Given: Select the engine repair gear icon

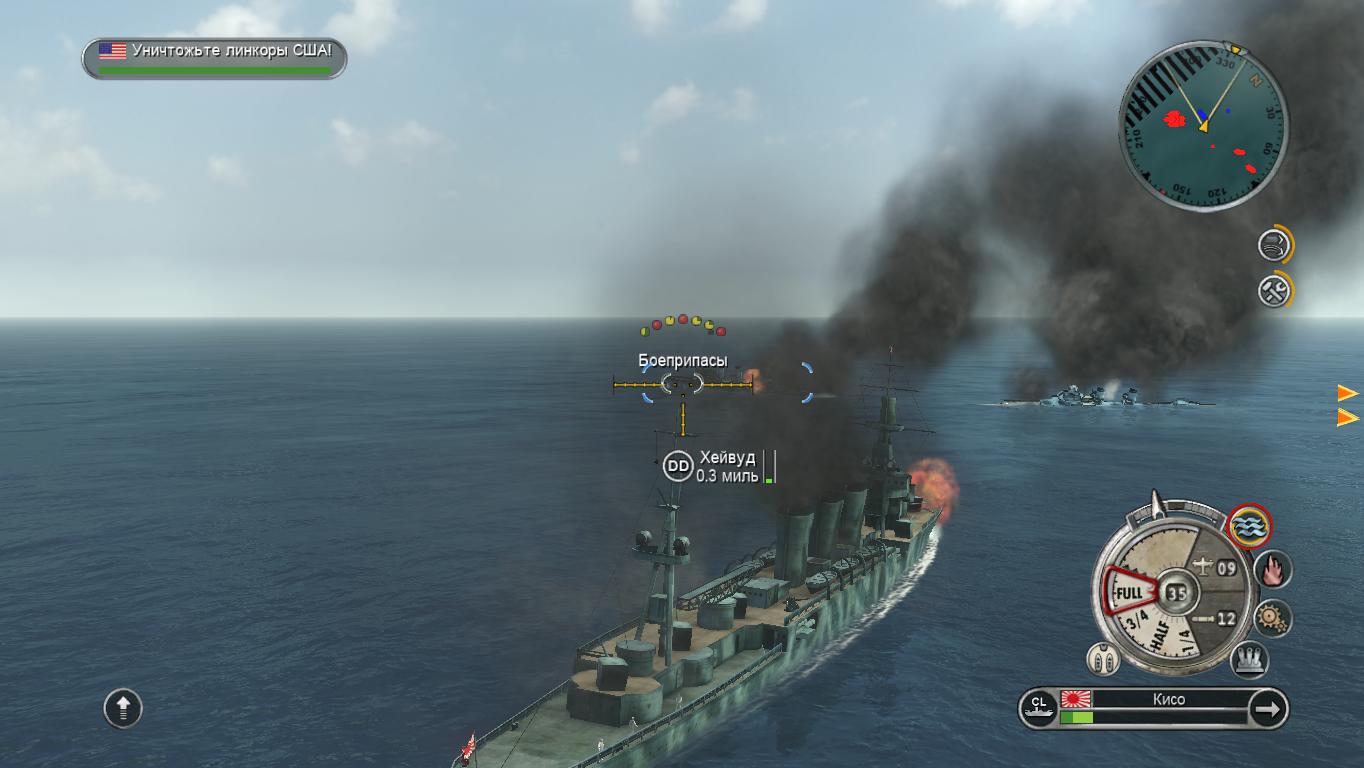Looking at the screenshot, I should click(x=1273, y=618).
